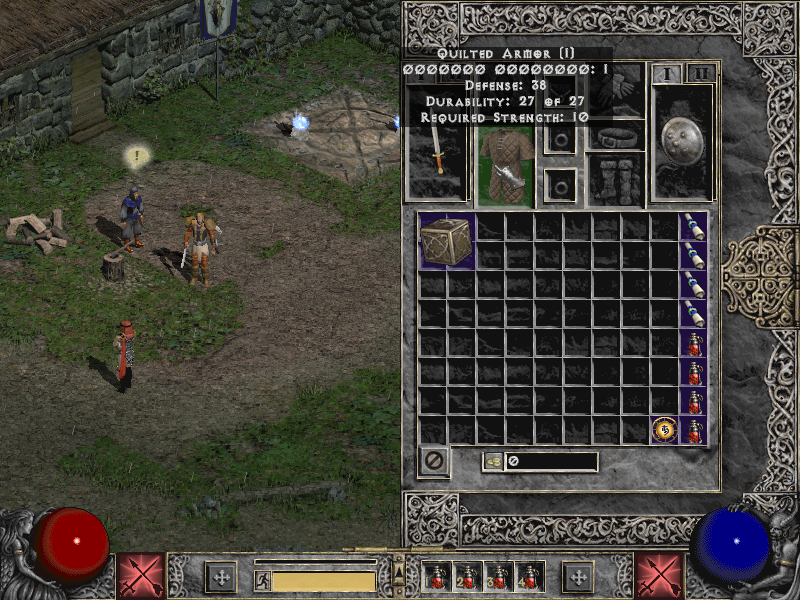Open the left mouse skill selector
The width and height of the screenshot is (800, 600).
(x=141, y=576)
